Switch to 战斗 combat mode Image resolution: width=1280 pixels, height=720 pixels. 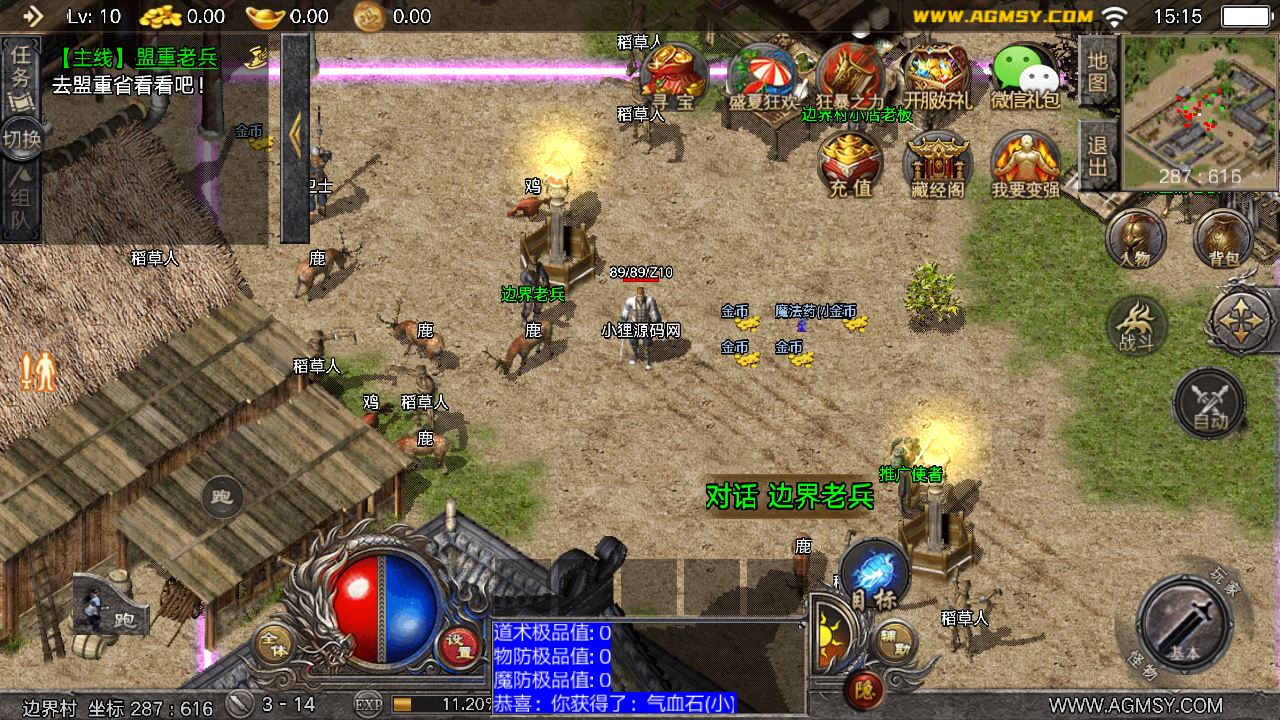click(x=1137, y=326)
